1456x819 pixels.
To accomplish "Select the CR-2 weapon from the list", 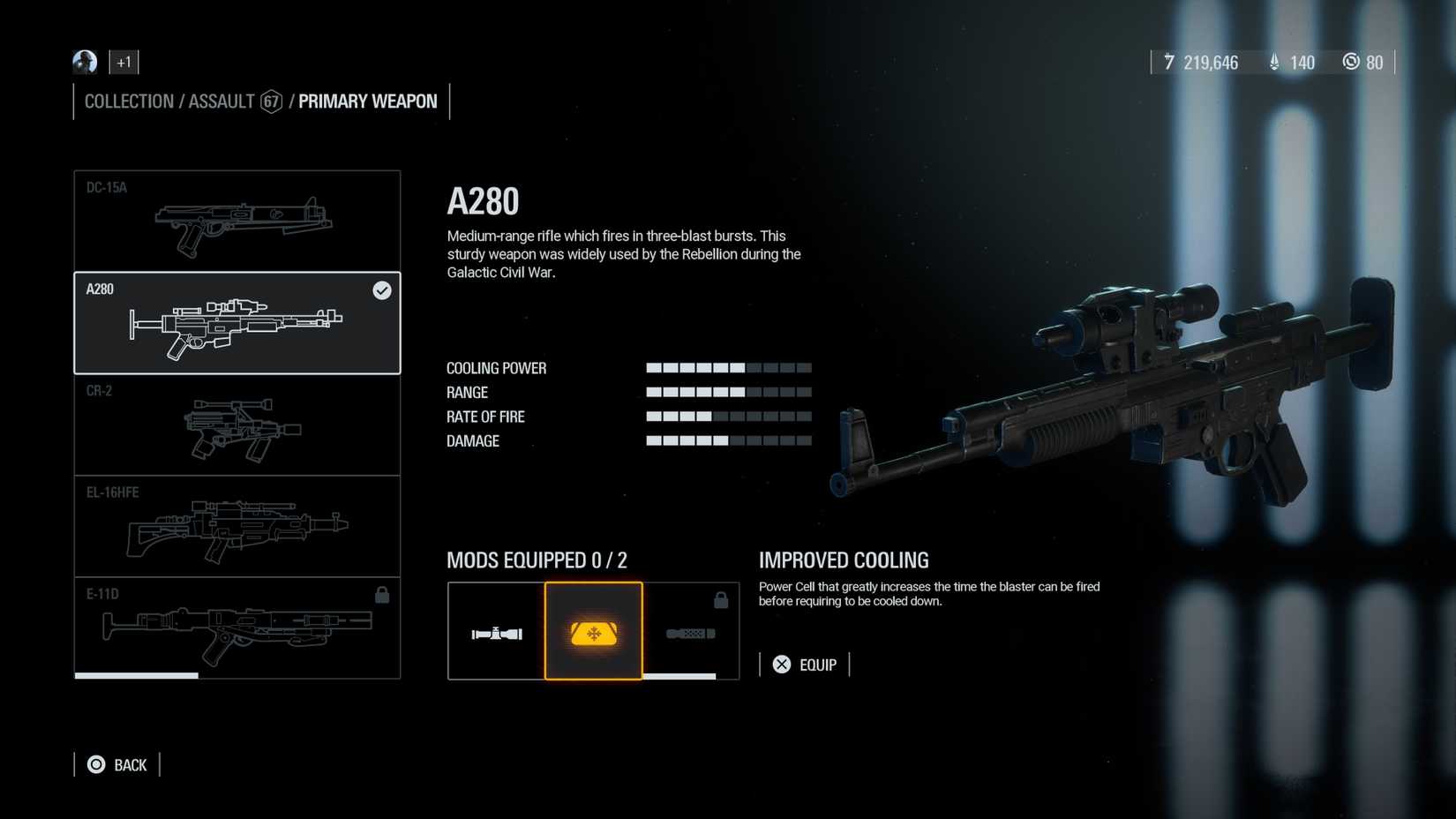I will (236, 425).
